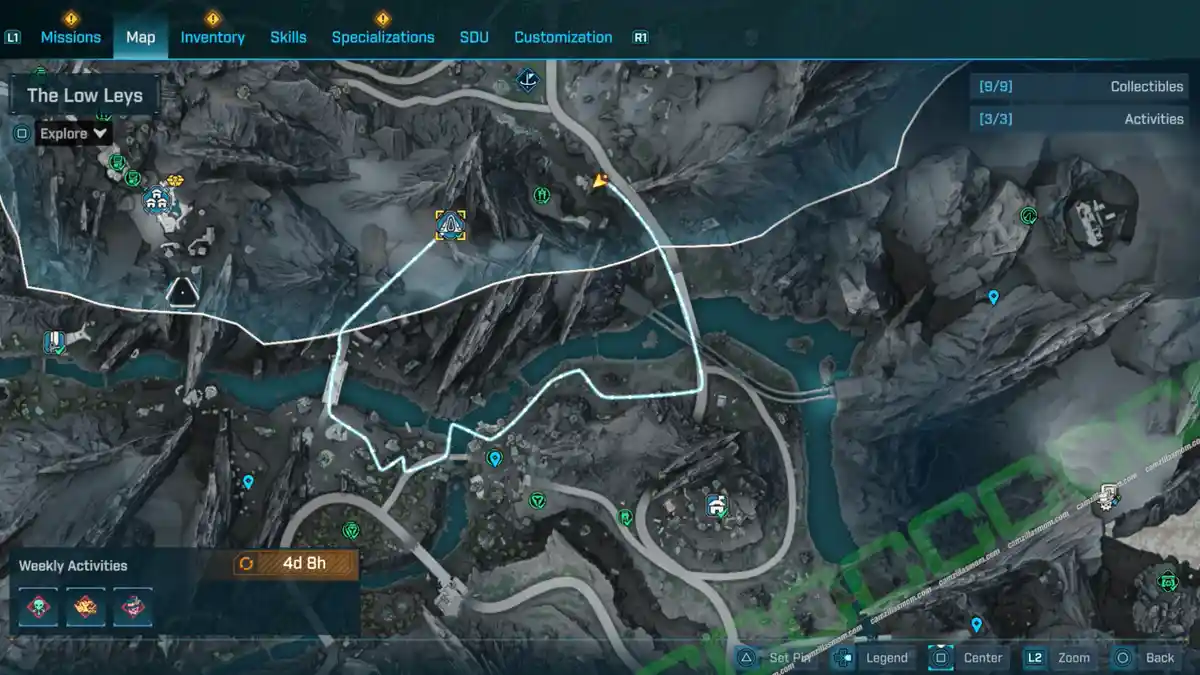Select the green skull weekly activity

point(39,607)
